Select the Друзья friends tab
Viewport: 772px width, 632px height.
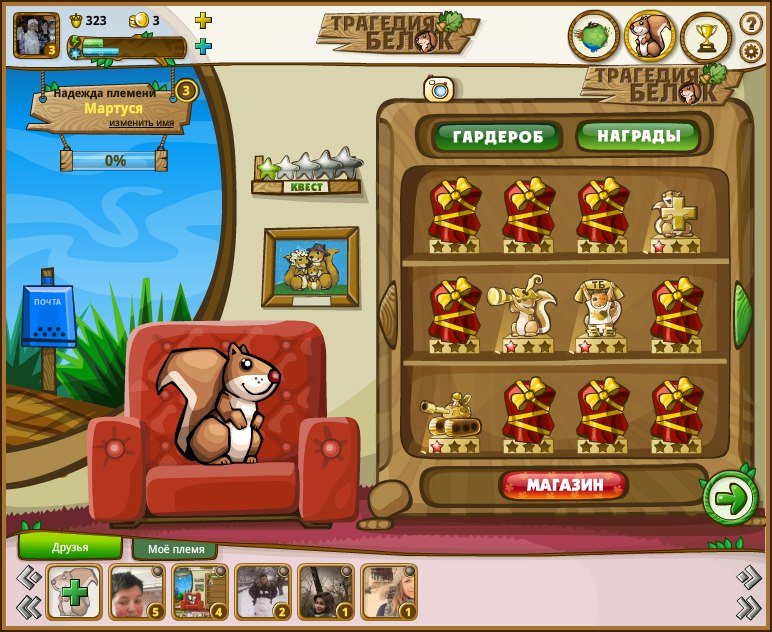click(x=70, y=547)
